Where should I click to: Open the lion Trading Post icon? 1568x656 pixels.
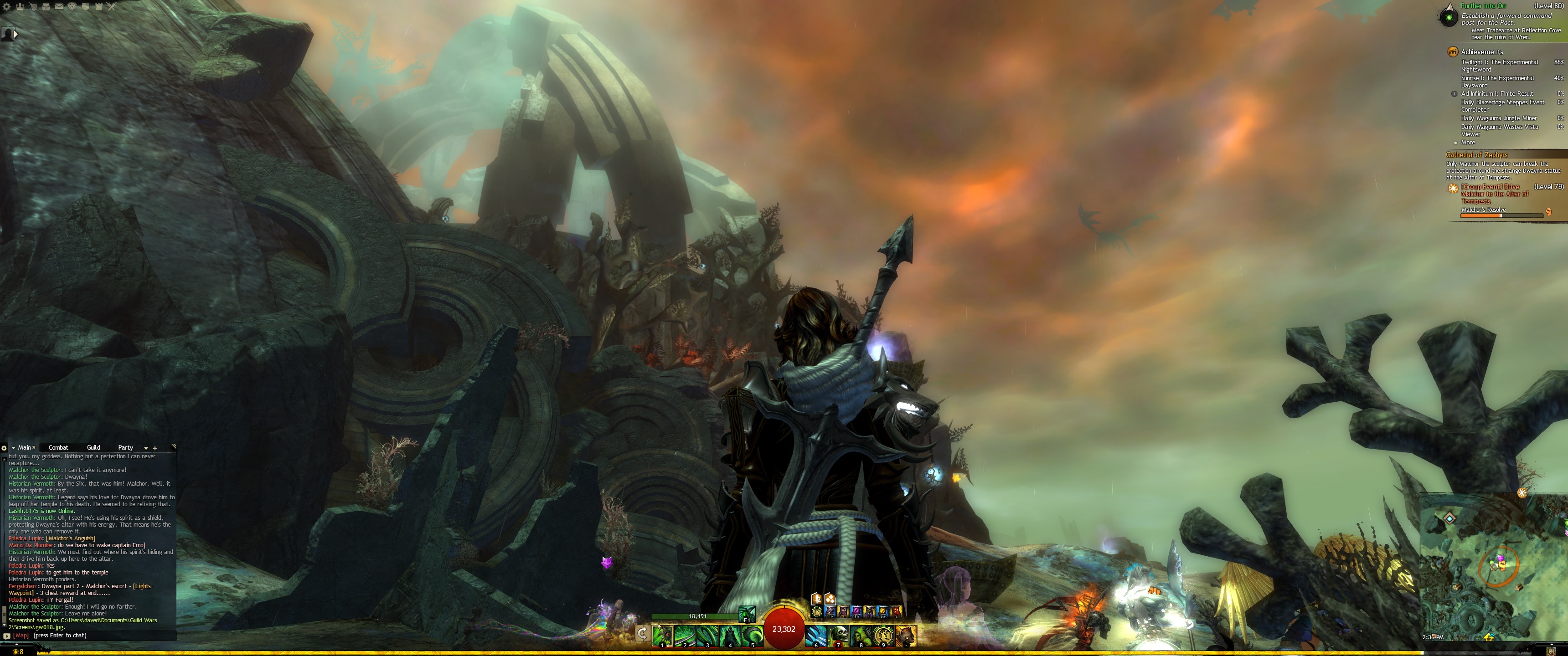coord(72,7)
